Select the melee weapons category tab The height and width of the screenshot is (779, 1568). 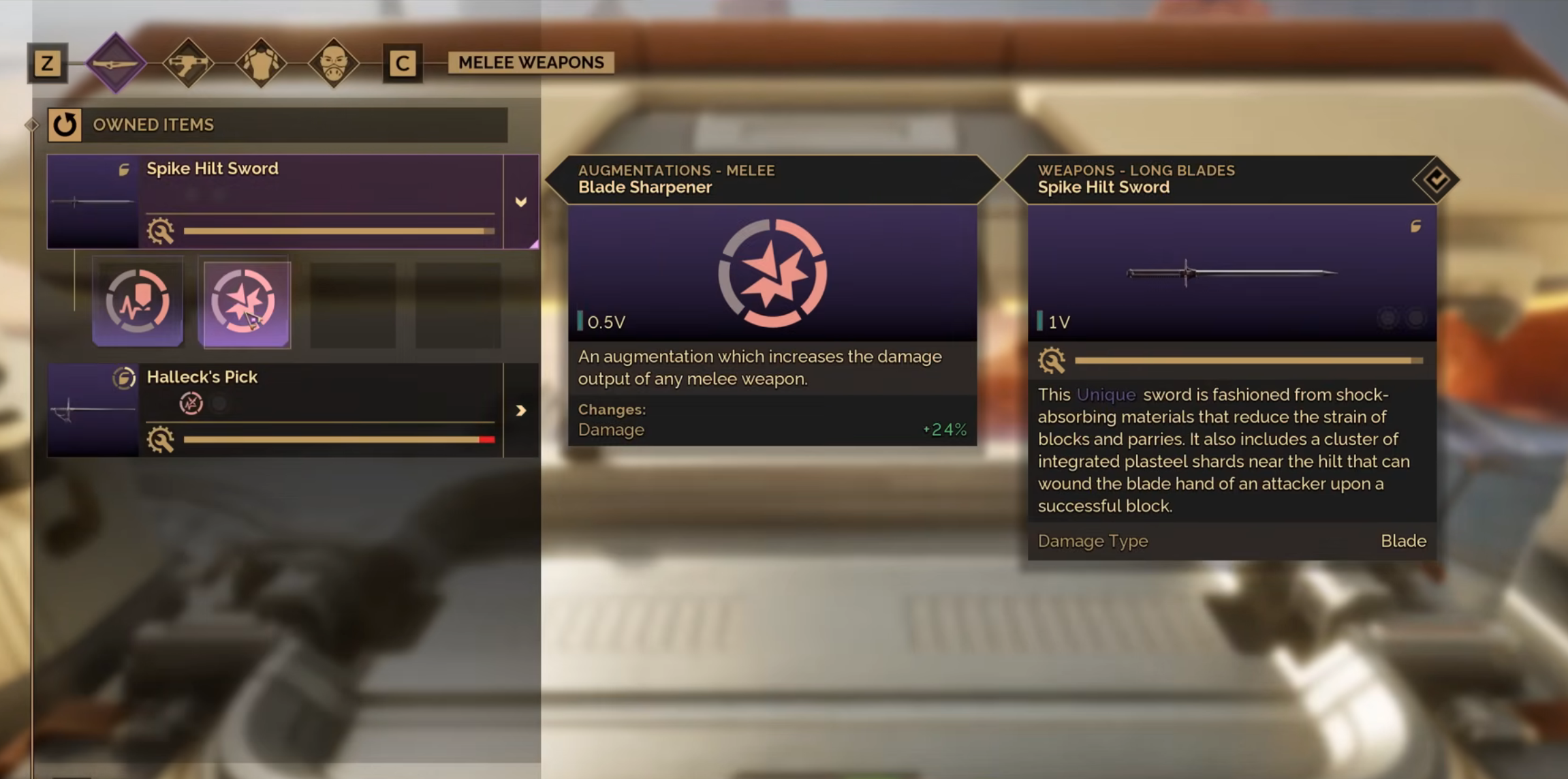click(116, 63)
